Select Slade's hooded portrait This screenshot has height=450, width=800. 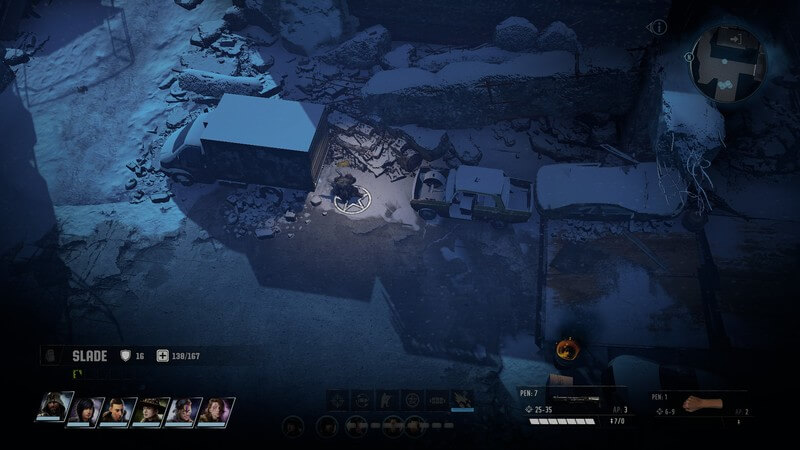click(54, 408)
